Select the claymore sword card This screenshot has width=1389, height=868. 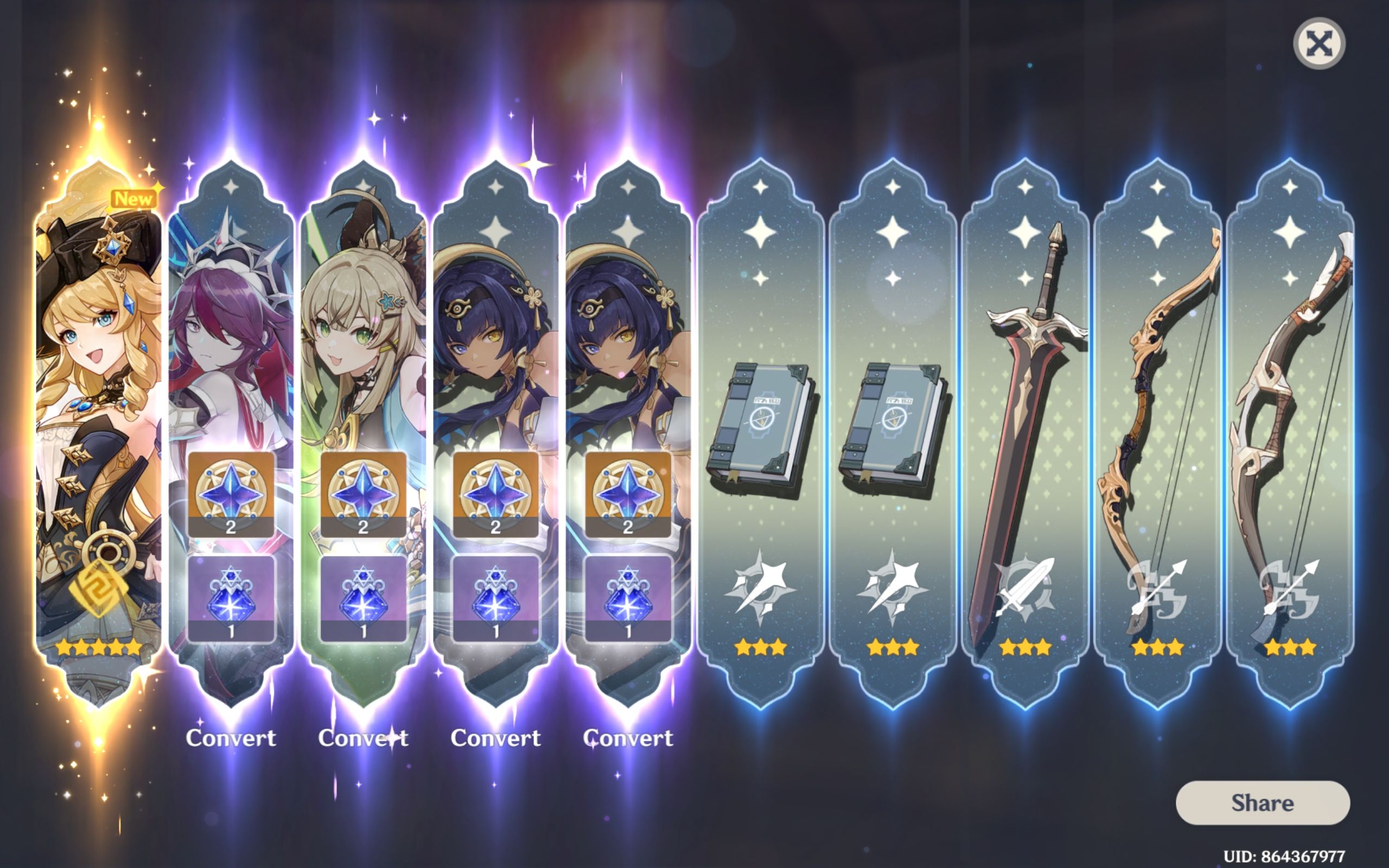1024,402
